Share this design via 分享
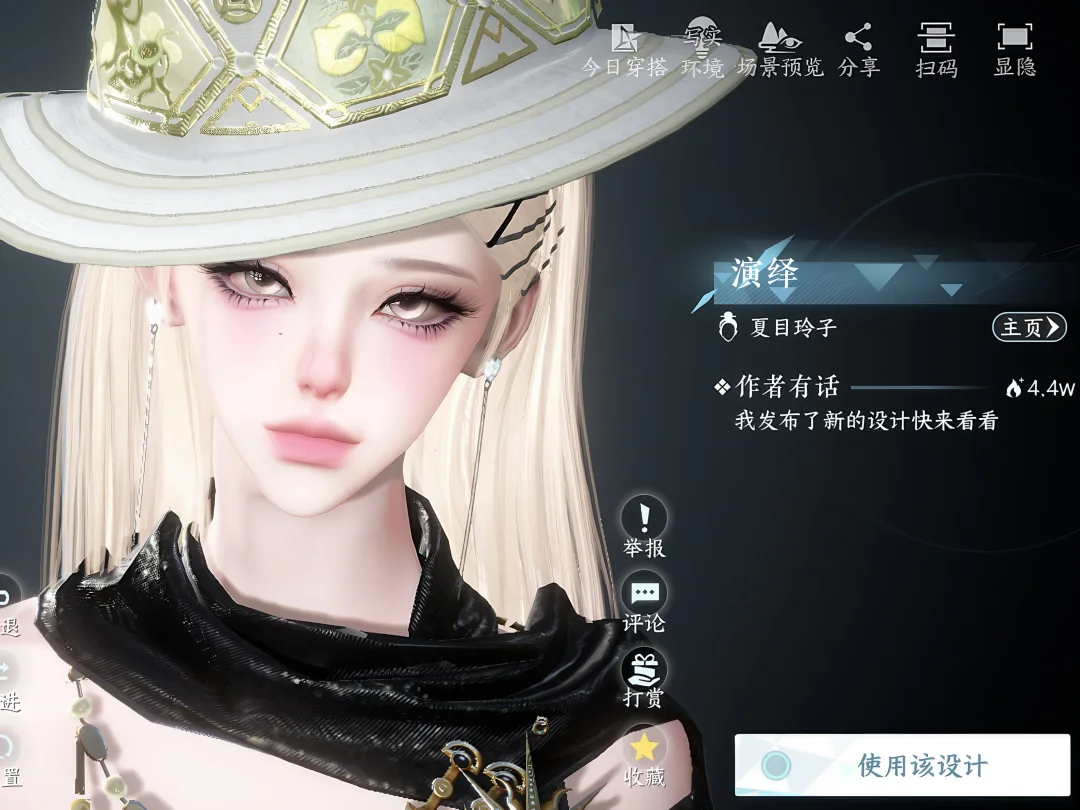 [x=858, y=50]
